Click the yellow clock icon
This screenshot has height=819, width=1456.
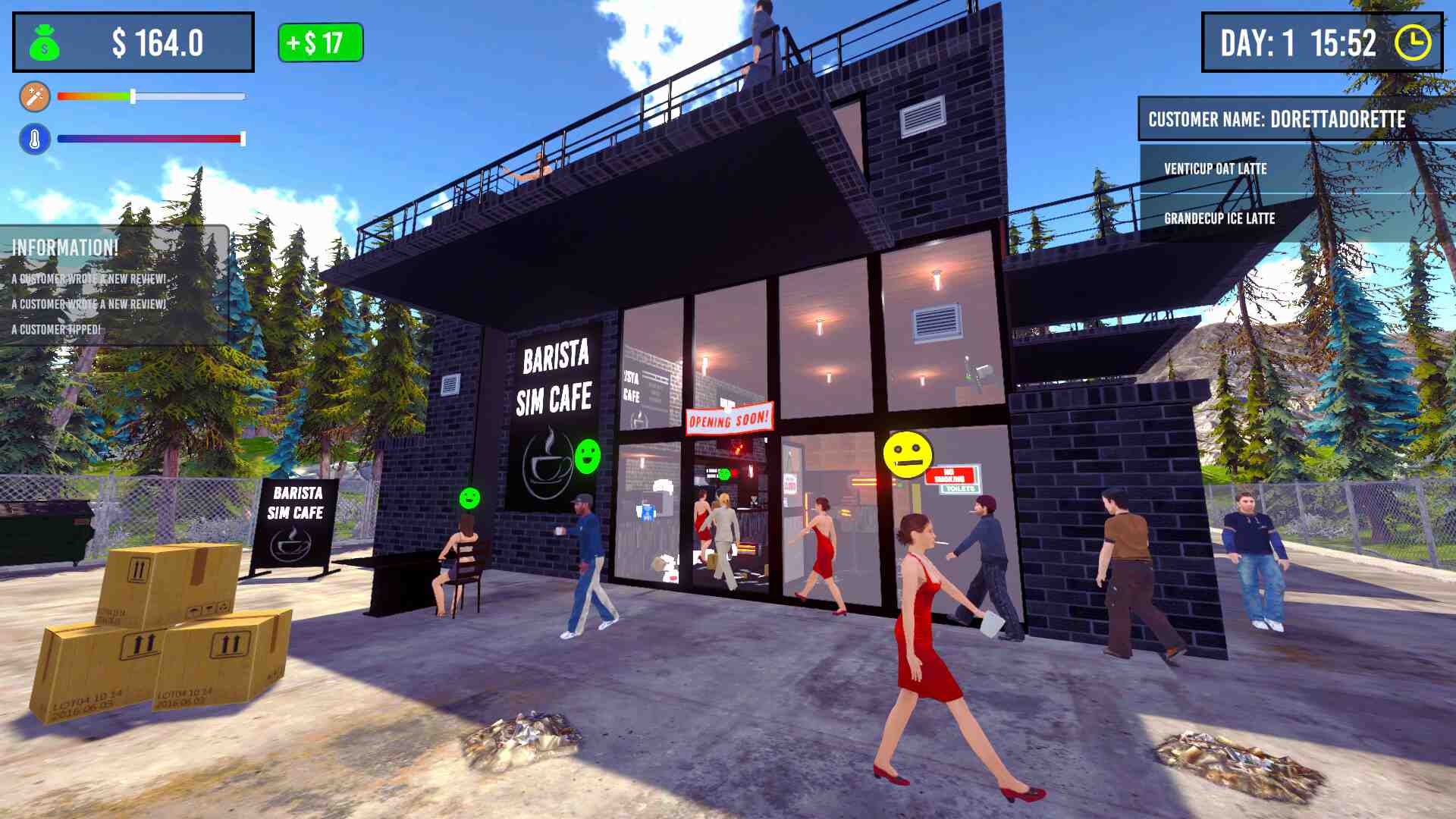[x=1413, y=42]
